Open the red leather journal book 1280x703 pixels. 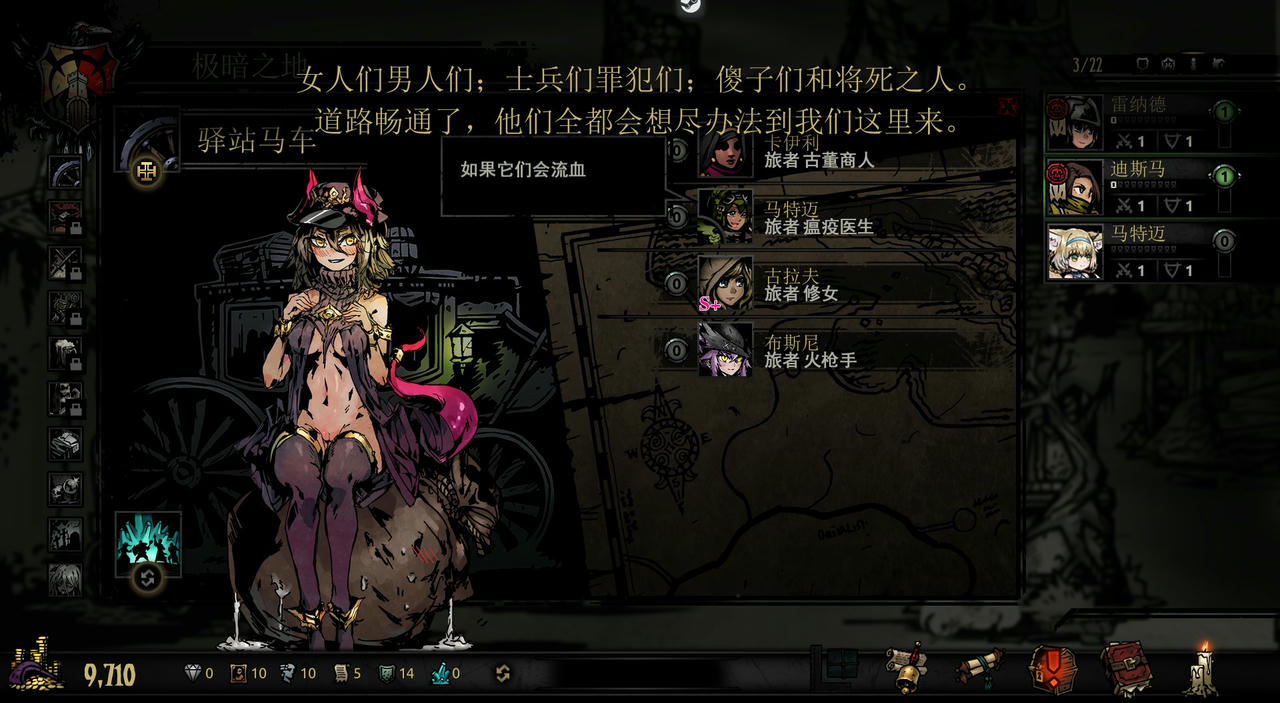pos(1126,668)
